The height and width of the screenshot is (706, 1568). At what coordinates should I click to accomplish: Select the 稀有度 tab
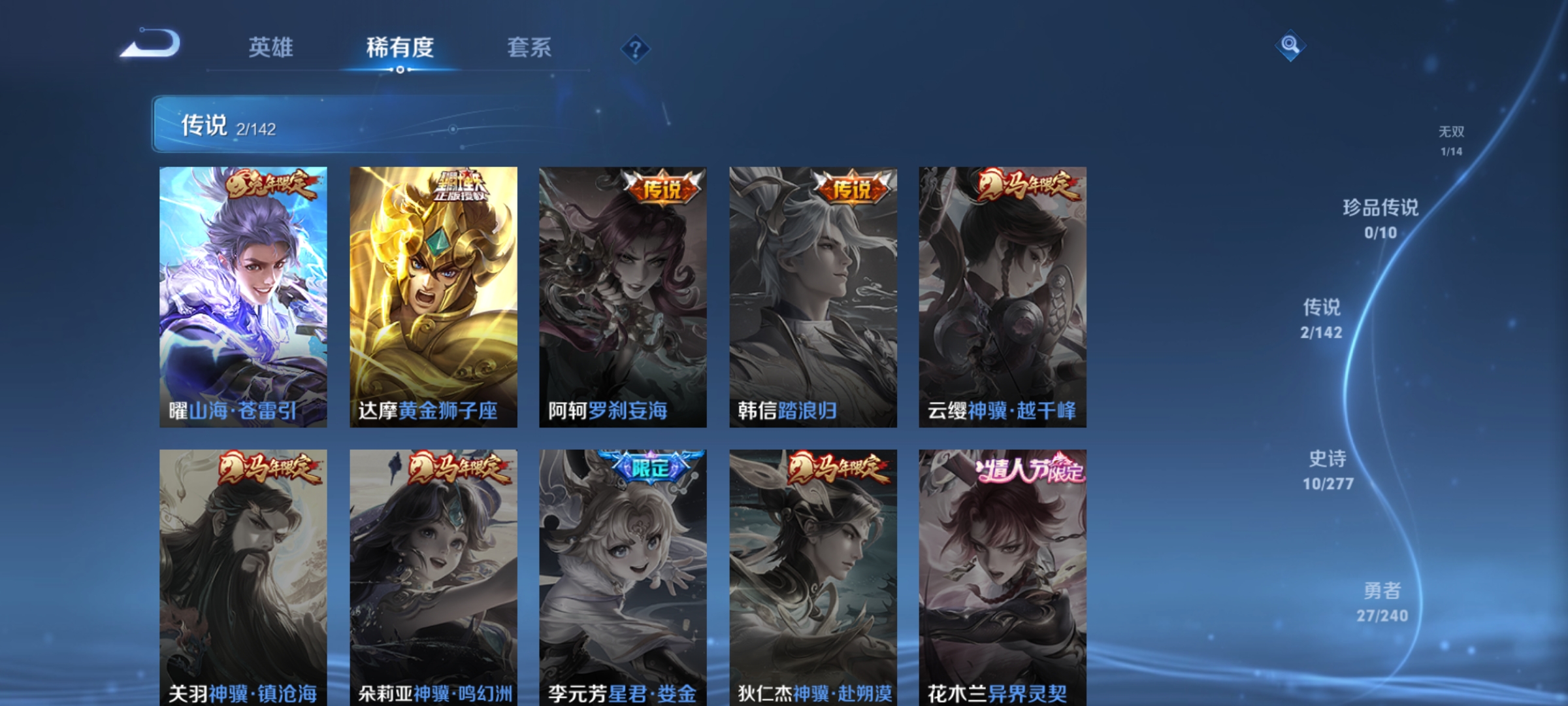pos(400,47)
